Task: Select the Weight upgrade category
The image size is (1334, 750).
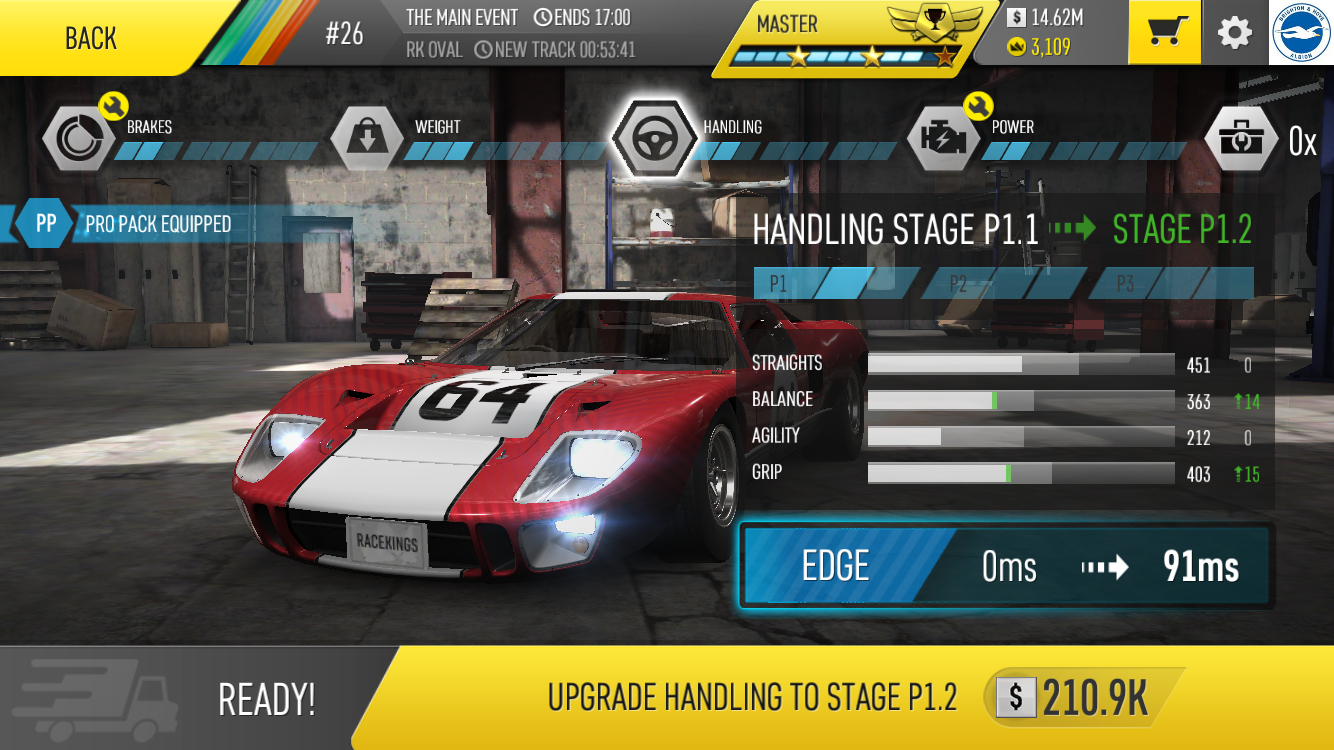Action: click(367, 138)
